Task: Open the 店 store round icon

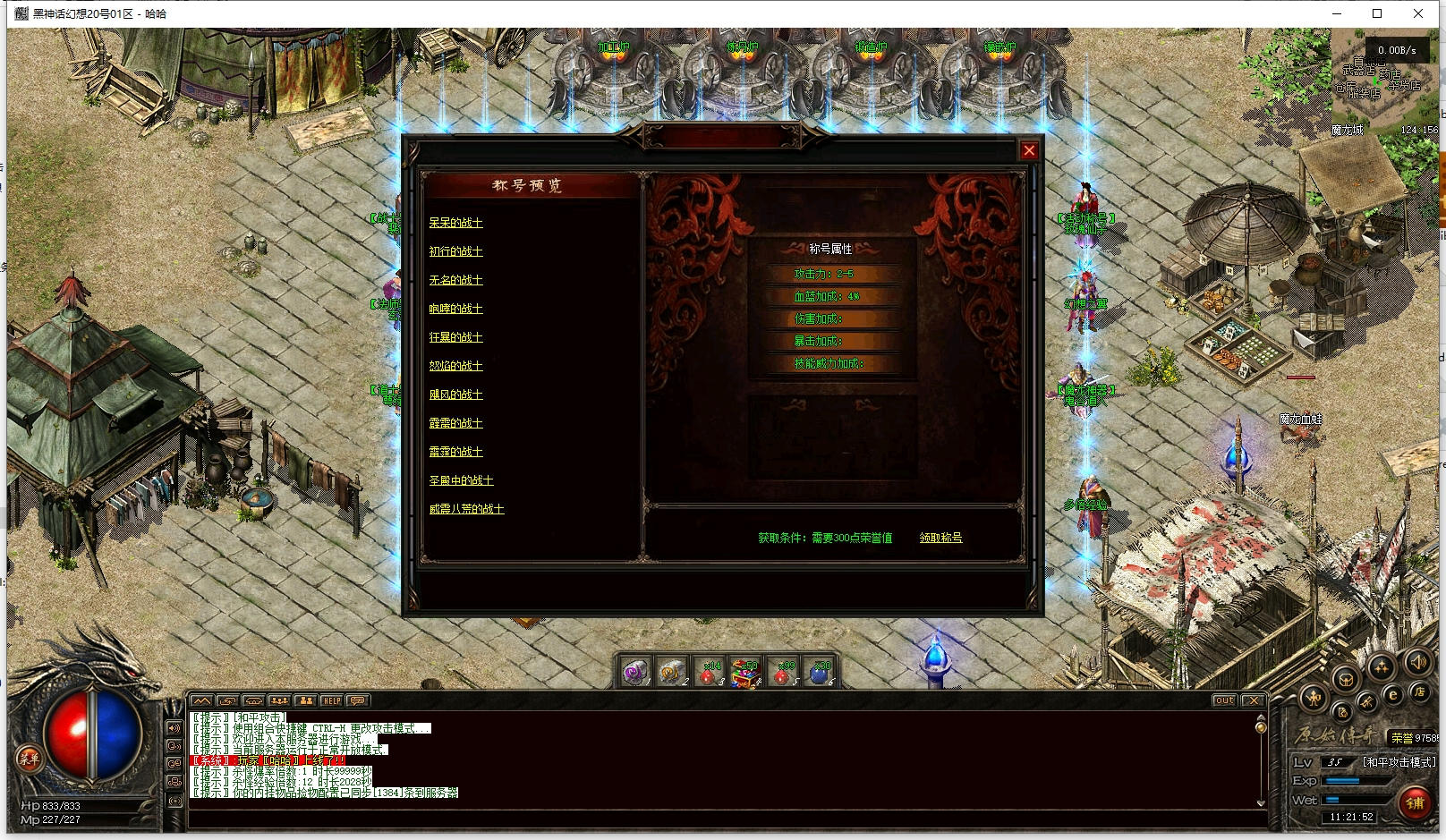Action: click(x=1419, y=691)
